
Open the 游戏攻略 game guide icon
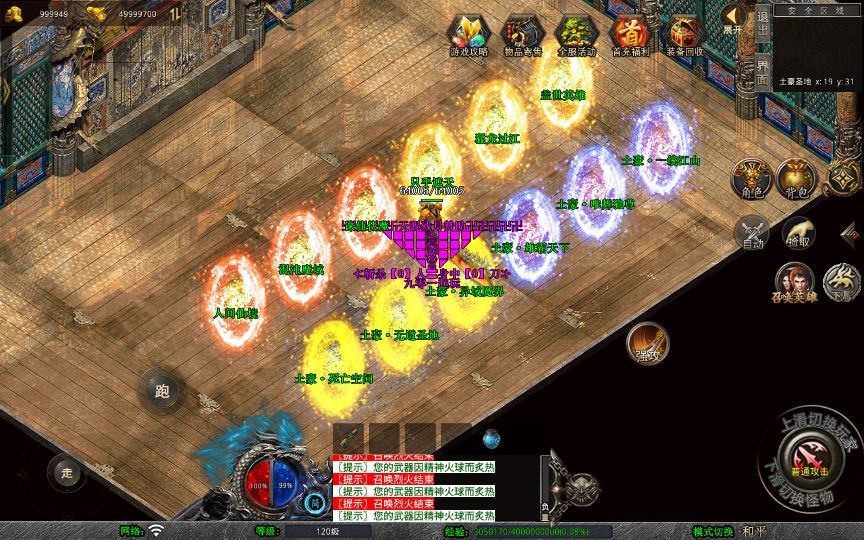468,34
